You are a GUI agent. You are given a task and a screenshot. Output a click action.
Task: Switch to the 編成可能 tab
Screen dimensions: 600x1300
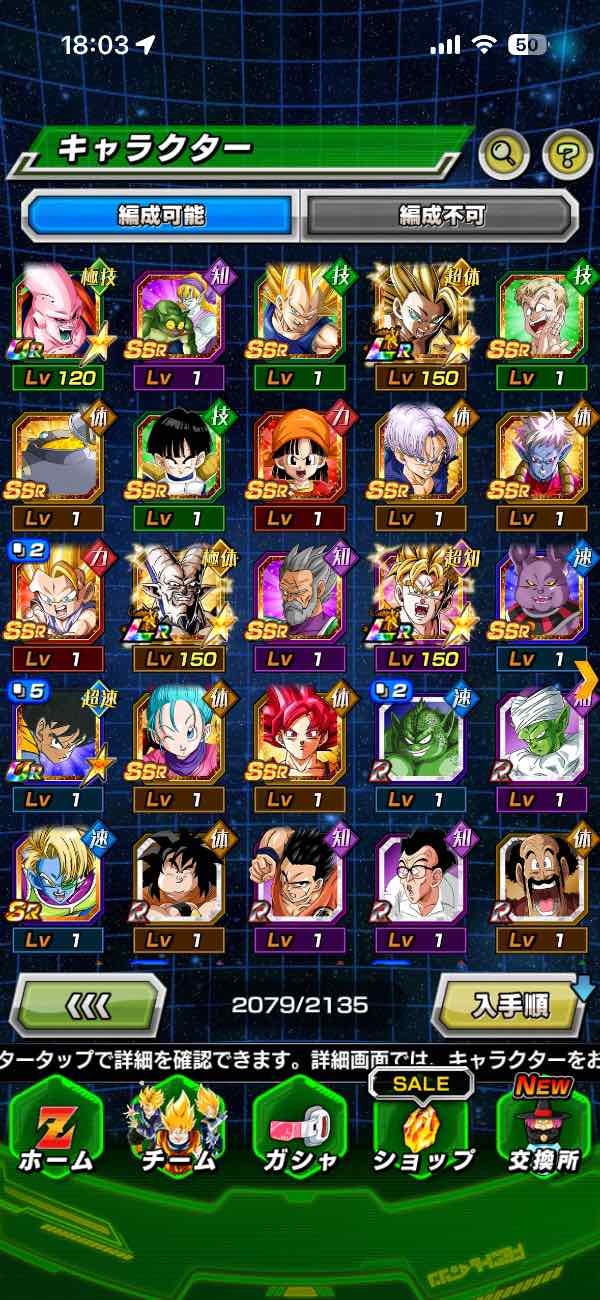pos(160,215)
